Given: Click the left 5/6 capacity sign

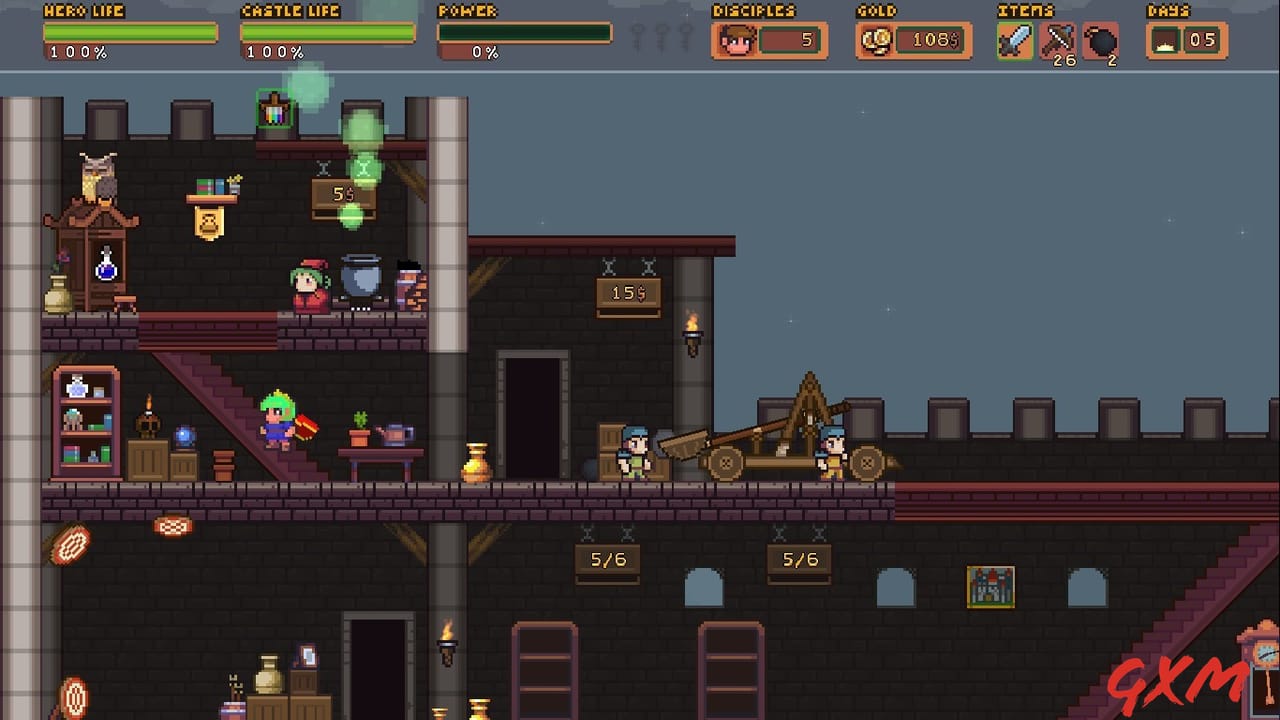Looking at the screenshot, I should click(608, 560).
